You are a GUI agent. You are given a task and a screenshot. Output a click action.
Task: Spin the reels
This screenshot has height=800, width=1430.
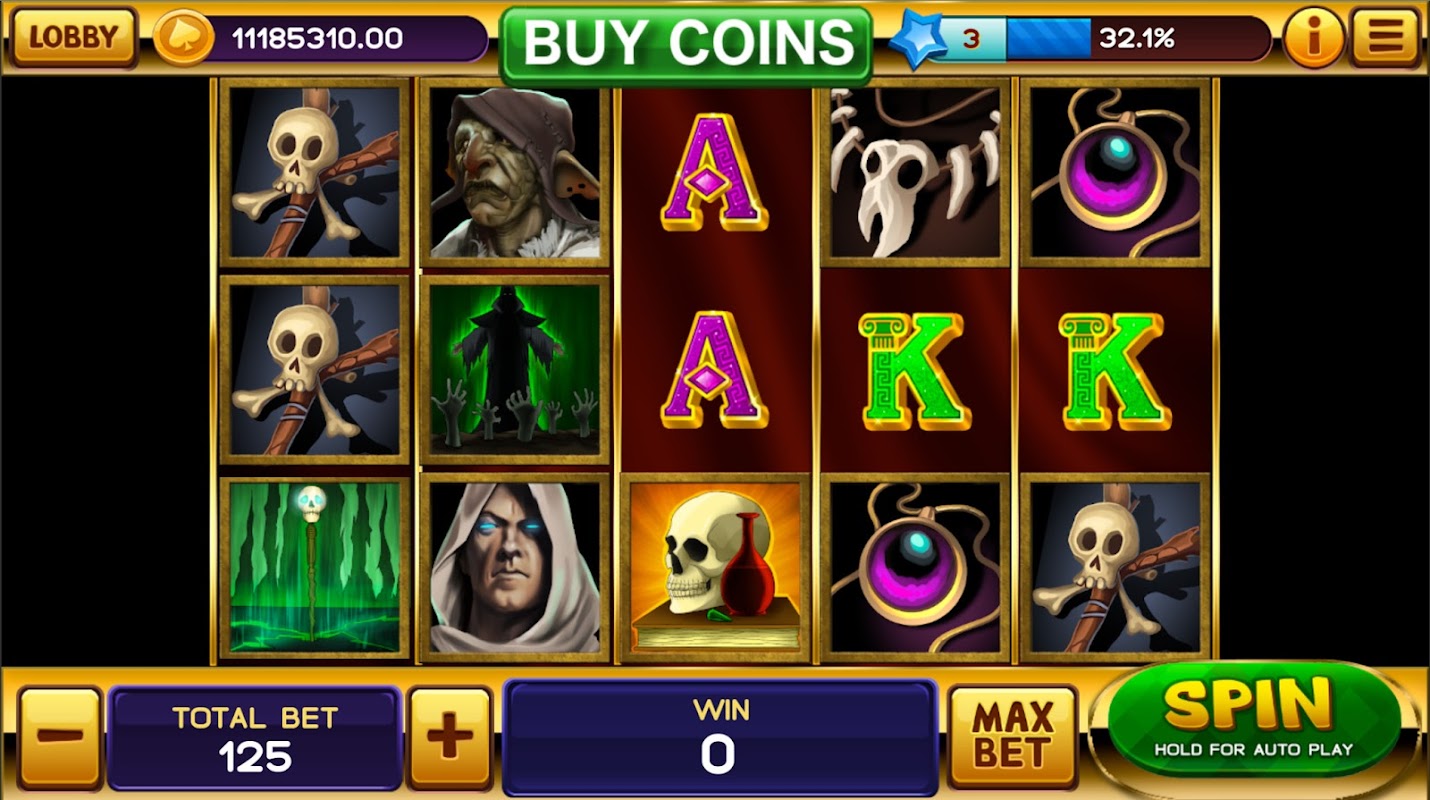click(1252, 718)
